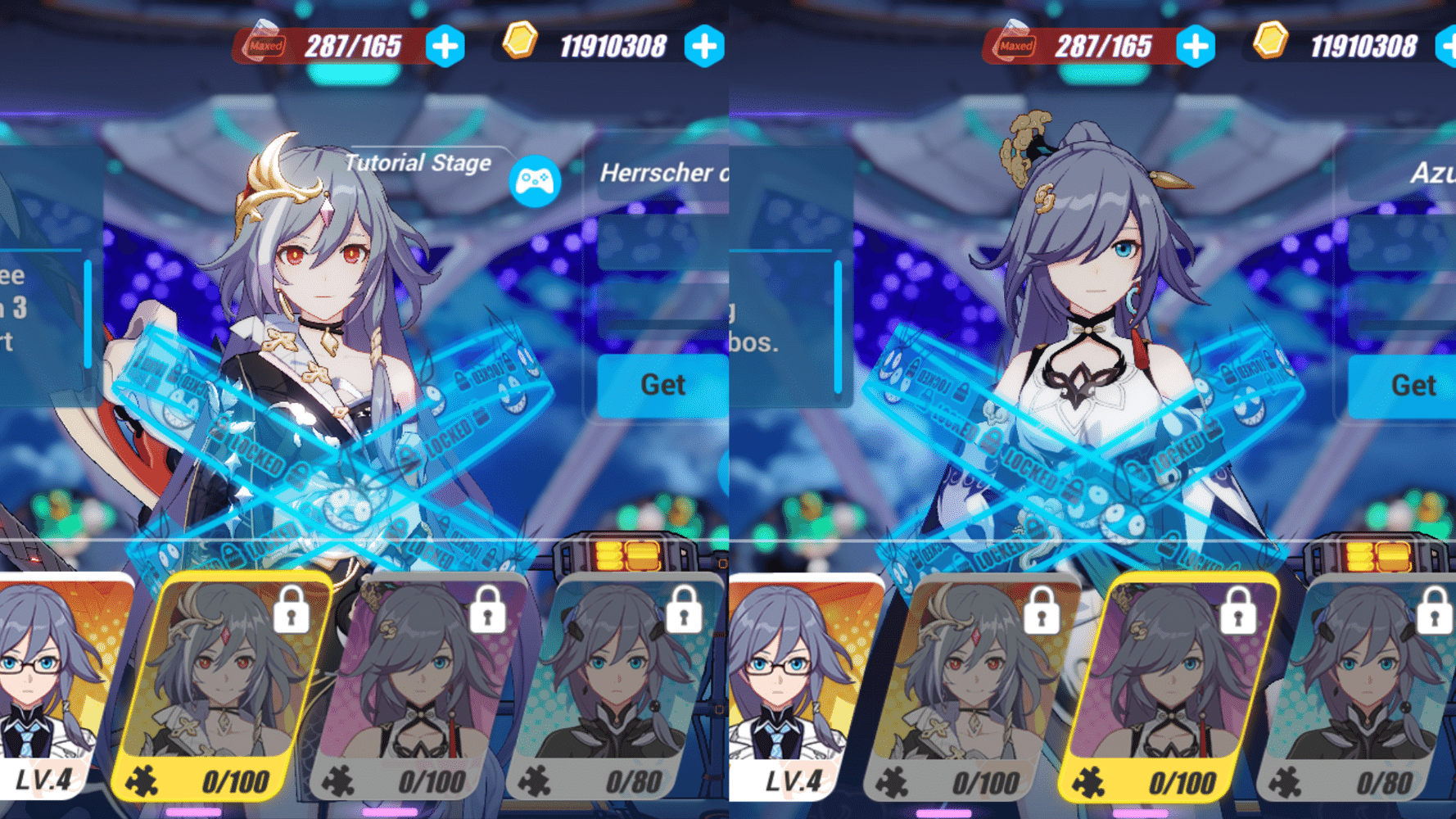Toggle the lock on the pink character card
The width and height of the screenshot is (1456, 819).
click(x=489, y=613)
